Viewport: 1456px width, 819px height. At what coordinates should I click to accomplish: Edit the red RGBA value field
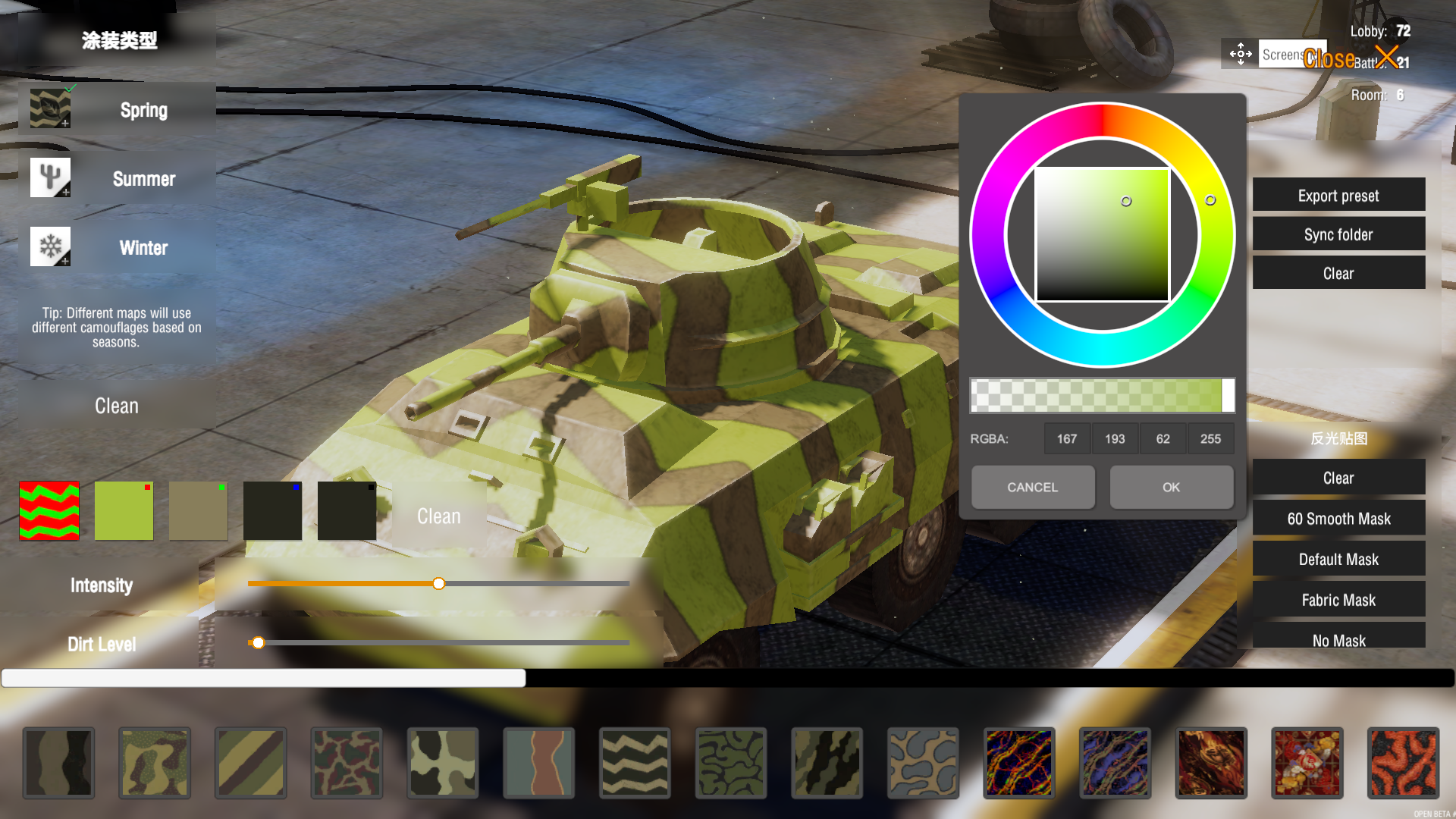pyautogui.click(x=1067, y=438)
